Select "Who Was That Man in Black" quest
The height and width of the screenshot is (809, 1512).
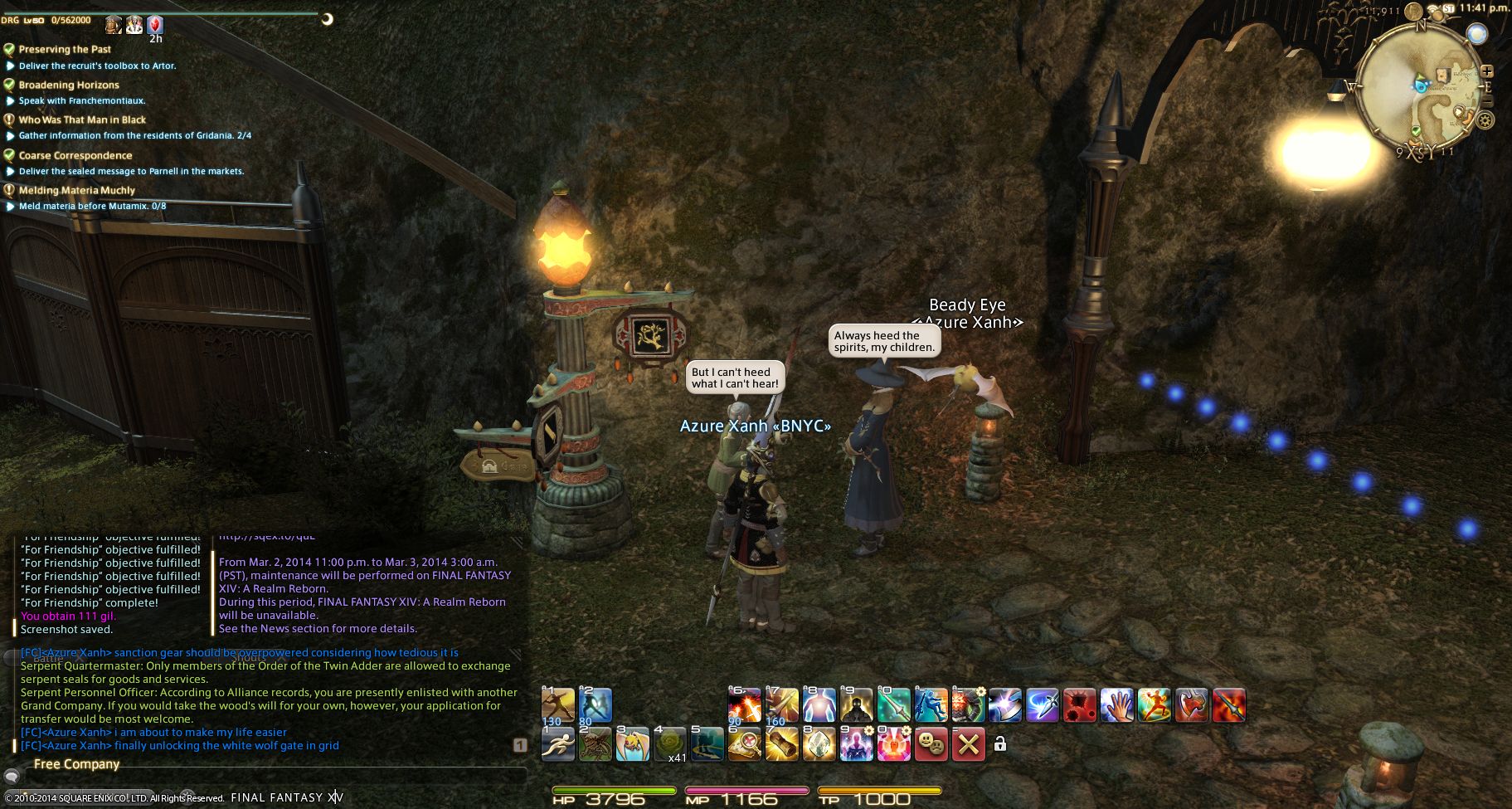[82, 119]
